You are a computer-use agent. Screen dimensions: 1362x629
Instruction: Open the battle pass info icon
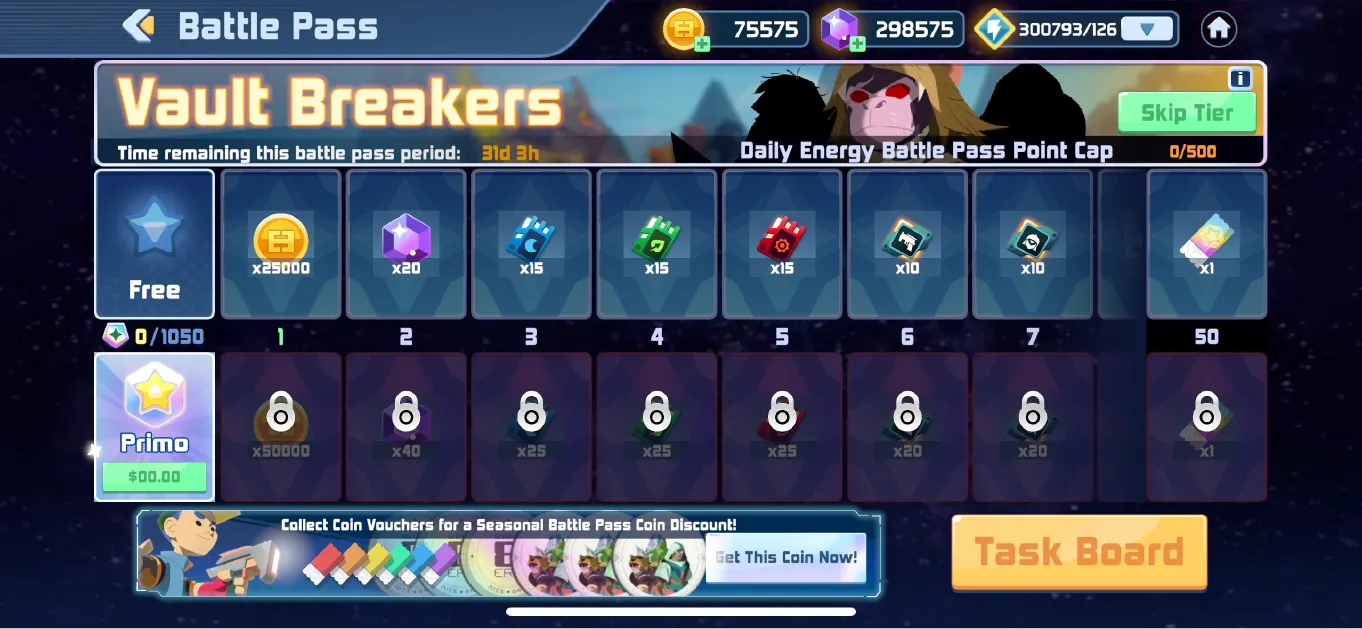click(x=1240, y=79)
